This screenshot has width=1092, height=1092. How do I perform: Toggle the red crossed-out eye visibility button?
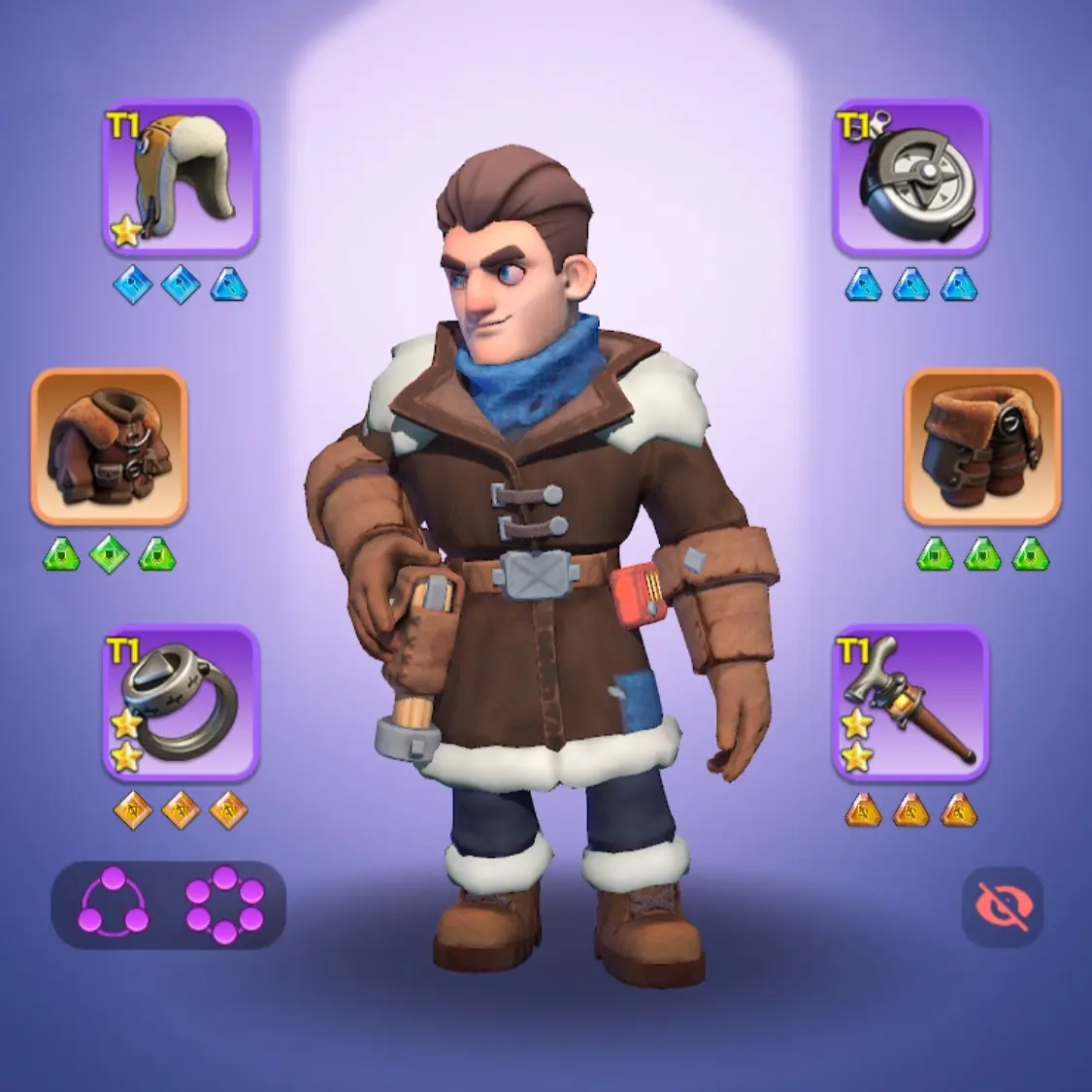(1003, 907)
